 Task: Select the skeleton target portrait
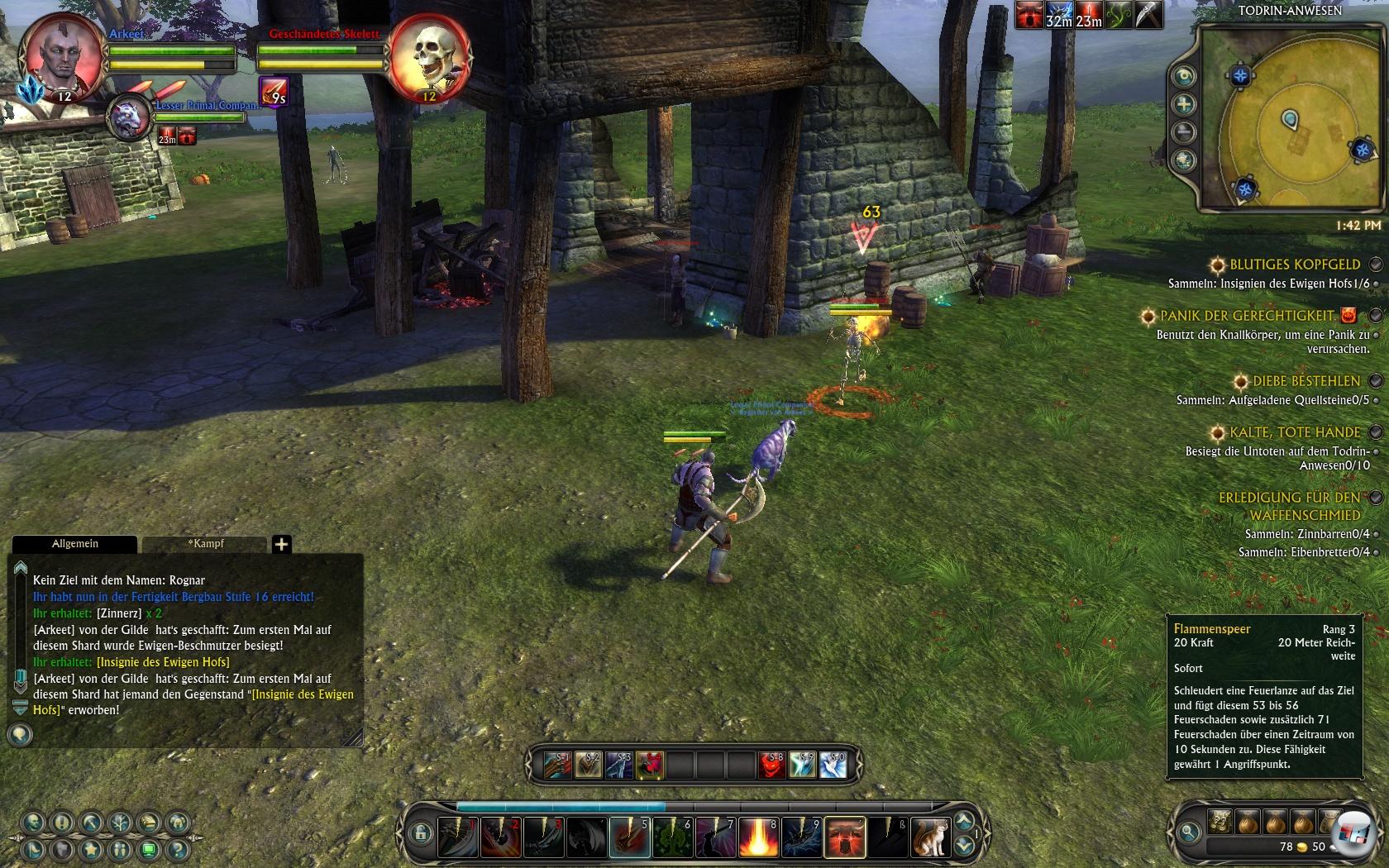tap(429, 58)
